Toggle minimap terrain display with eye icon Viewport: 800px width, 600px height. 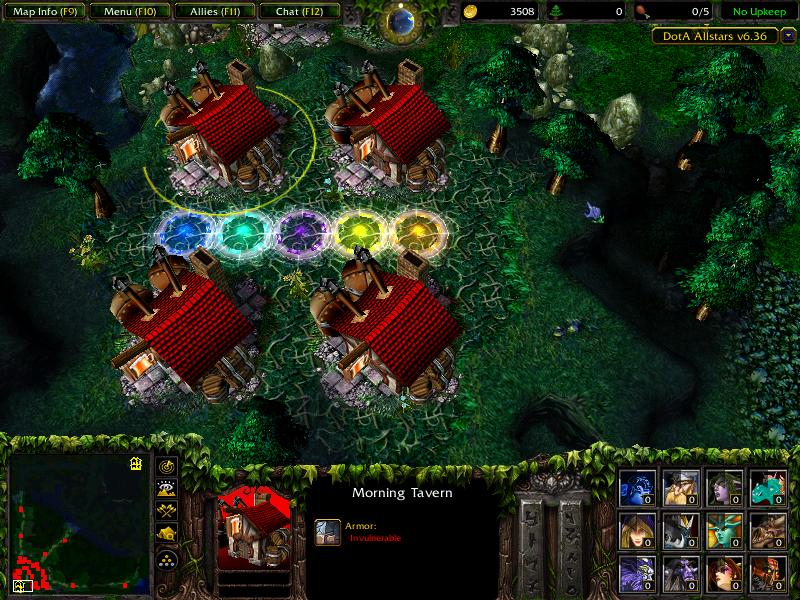tap(166, 488)
